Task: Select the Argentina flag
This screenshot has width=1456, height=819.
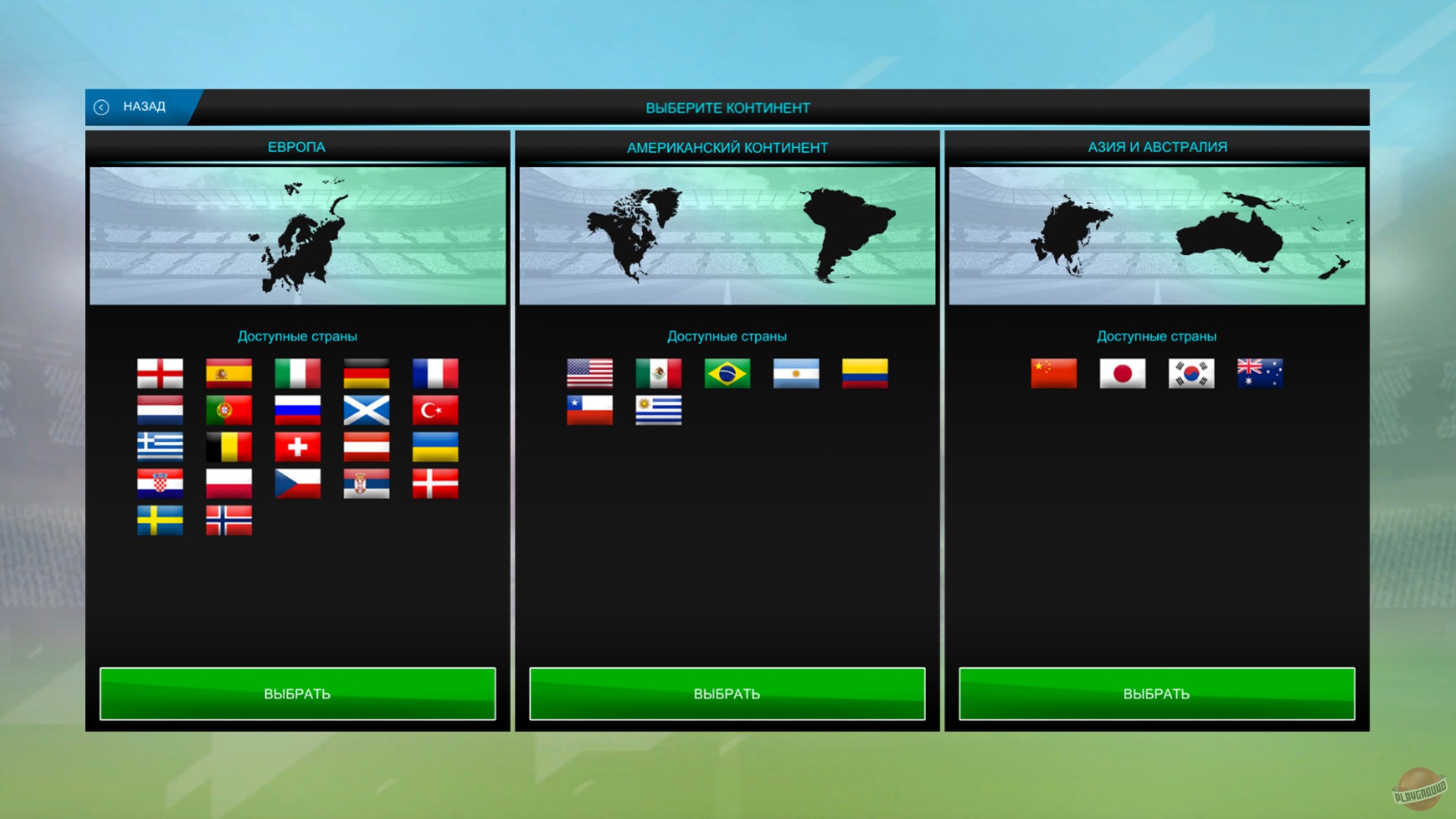Action: (x=795, y=373)
